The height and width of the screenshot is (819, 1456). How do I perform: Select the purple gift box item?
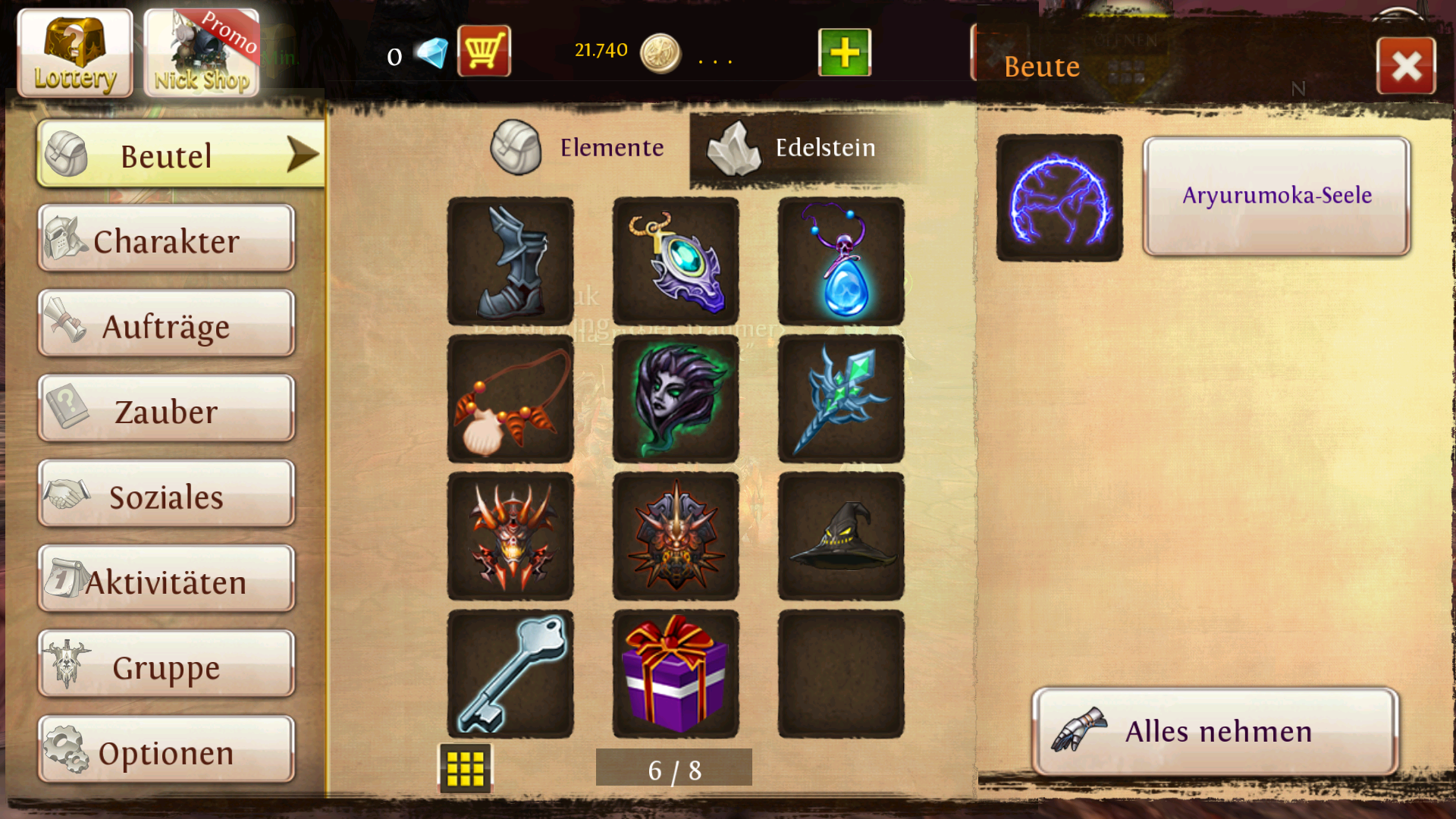pyautogui.click(x=675, y=674)
